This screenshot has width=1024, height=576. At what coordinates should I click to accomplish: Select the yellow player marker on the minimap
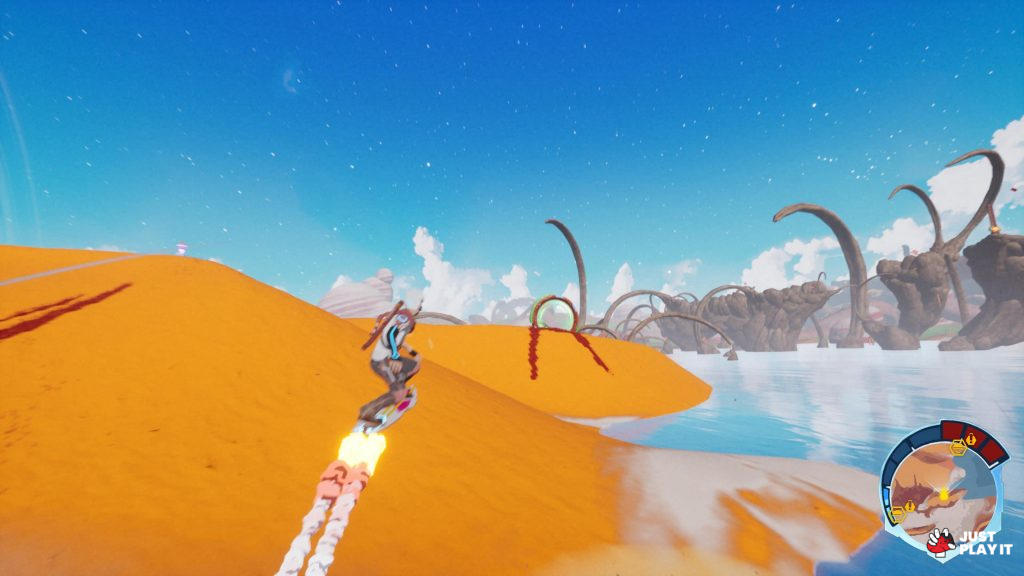pyautogui.click(x=942, y=493)
